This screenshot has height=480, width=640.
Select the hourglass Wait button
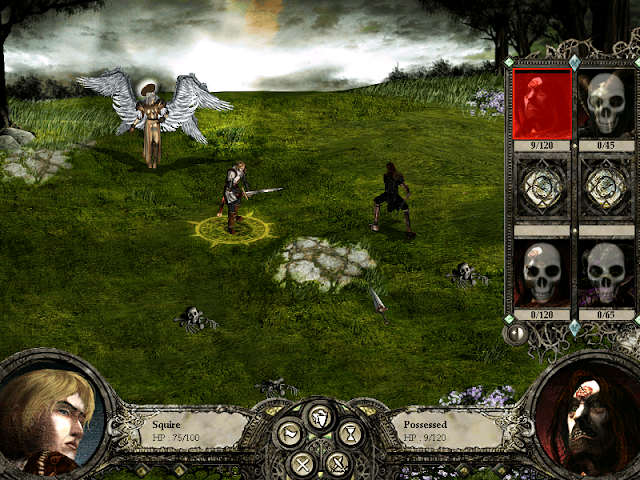350,433
